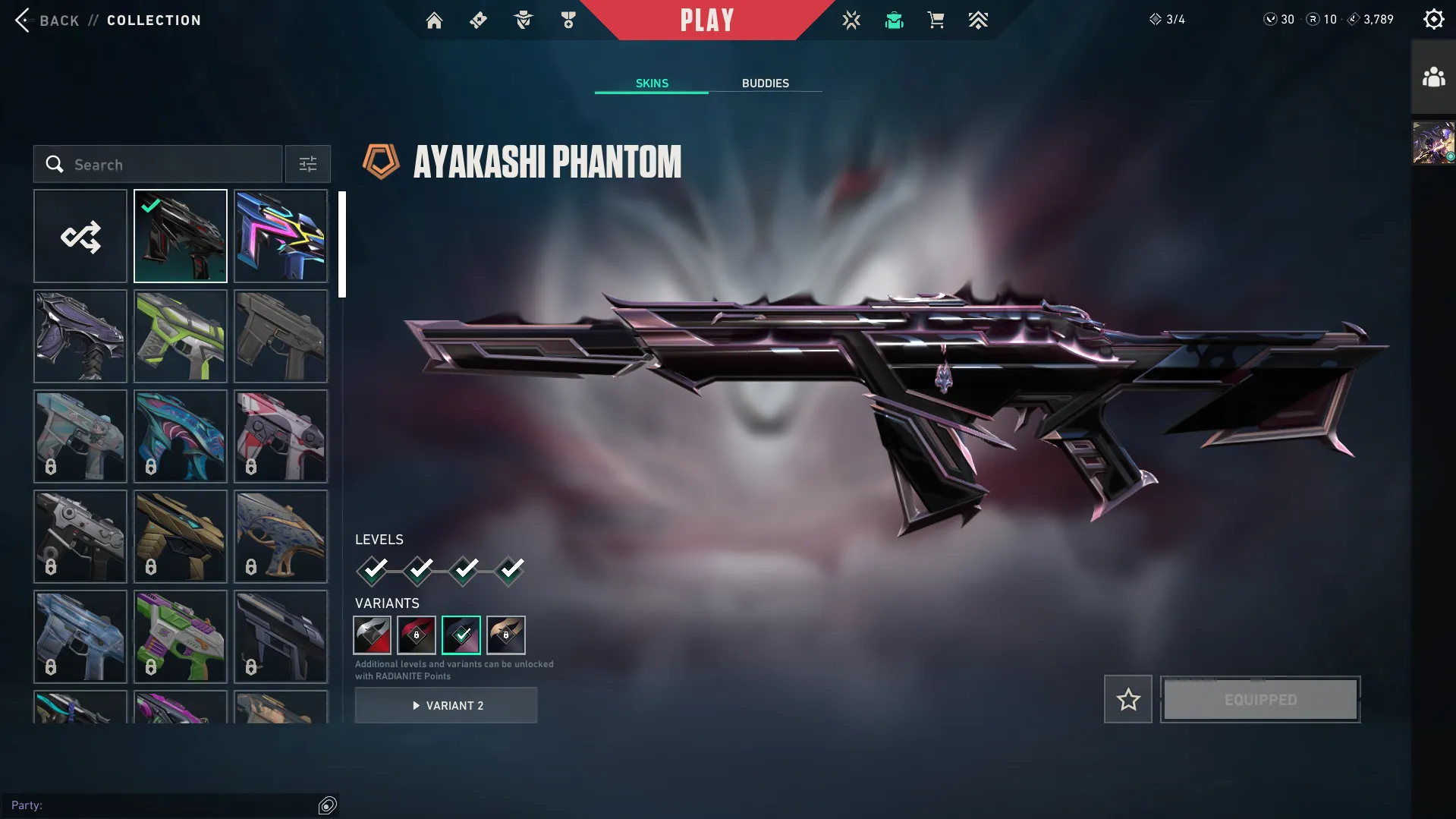Select the fourth level checkmark

coord(510,569)
